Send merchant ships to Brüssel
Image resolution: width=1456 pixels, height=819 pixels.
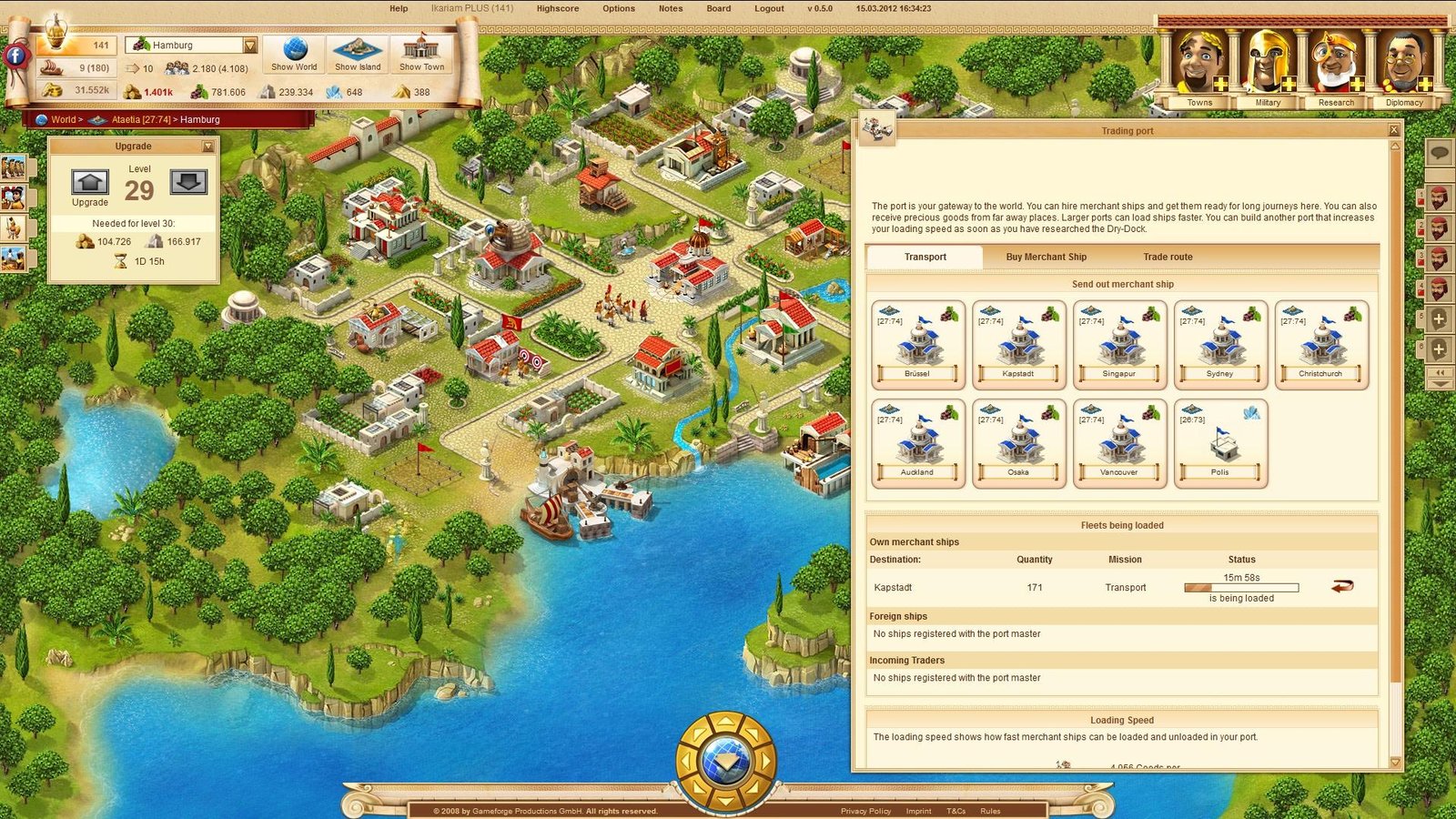[917, 345]
